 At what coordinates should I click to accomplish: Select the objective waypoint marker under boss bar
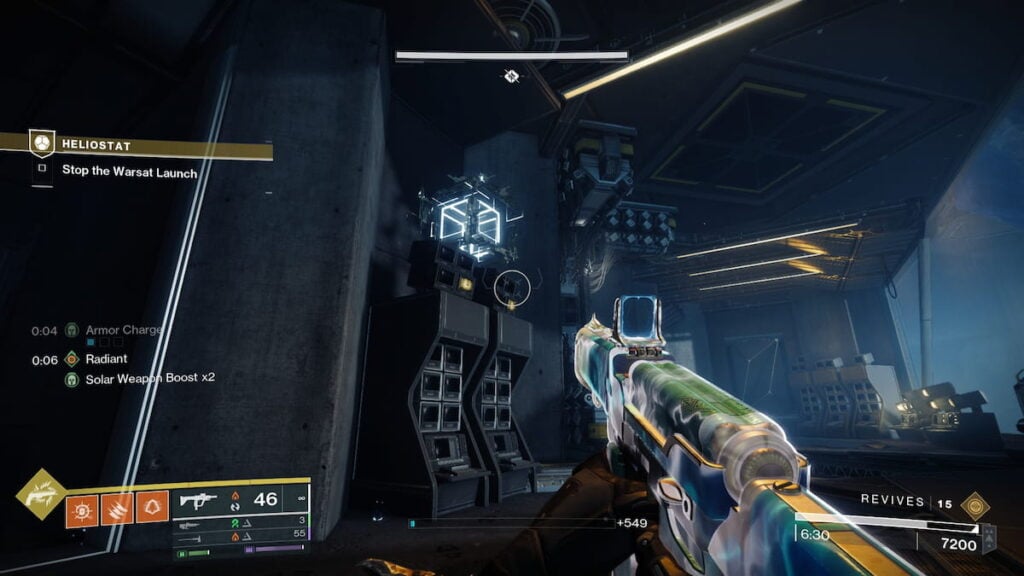coord(511,76)
